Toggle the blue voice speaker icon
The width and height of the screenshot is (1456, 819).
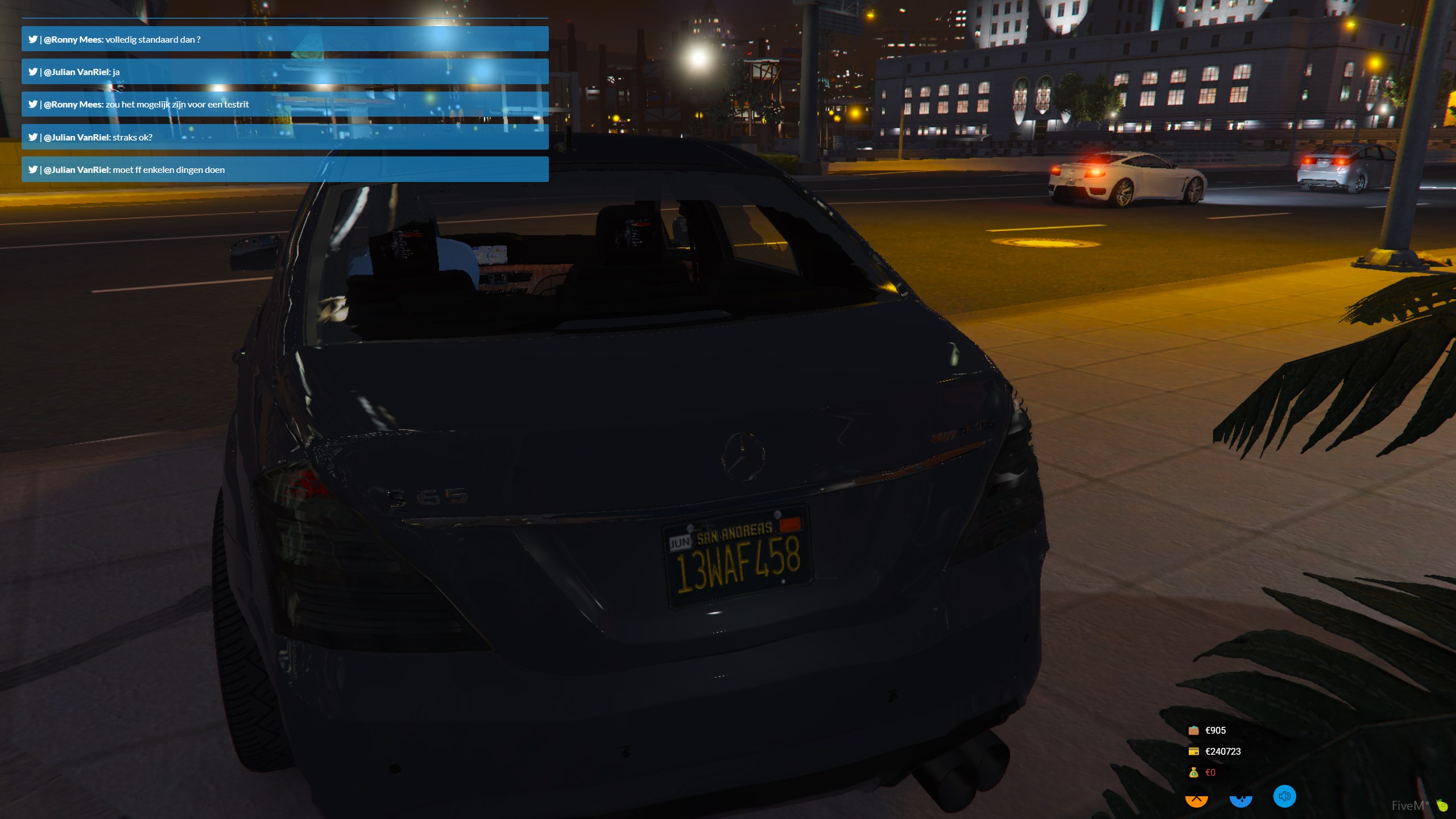coord(1284,796)
